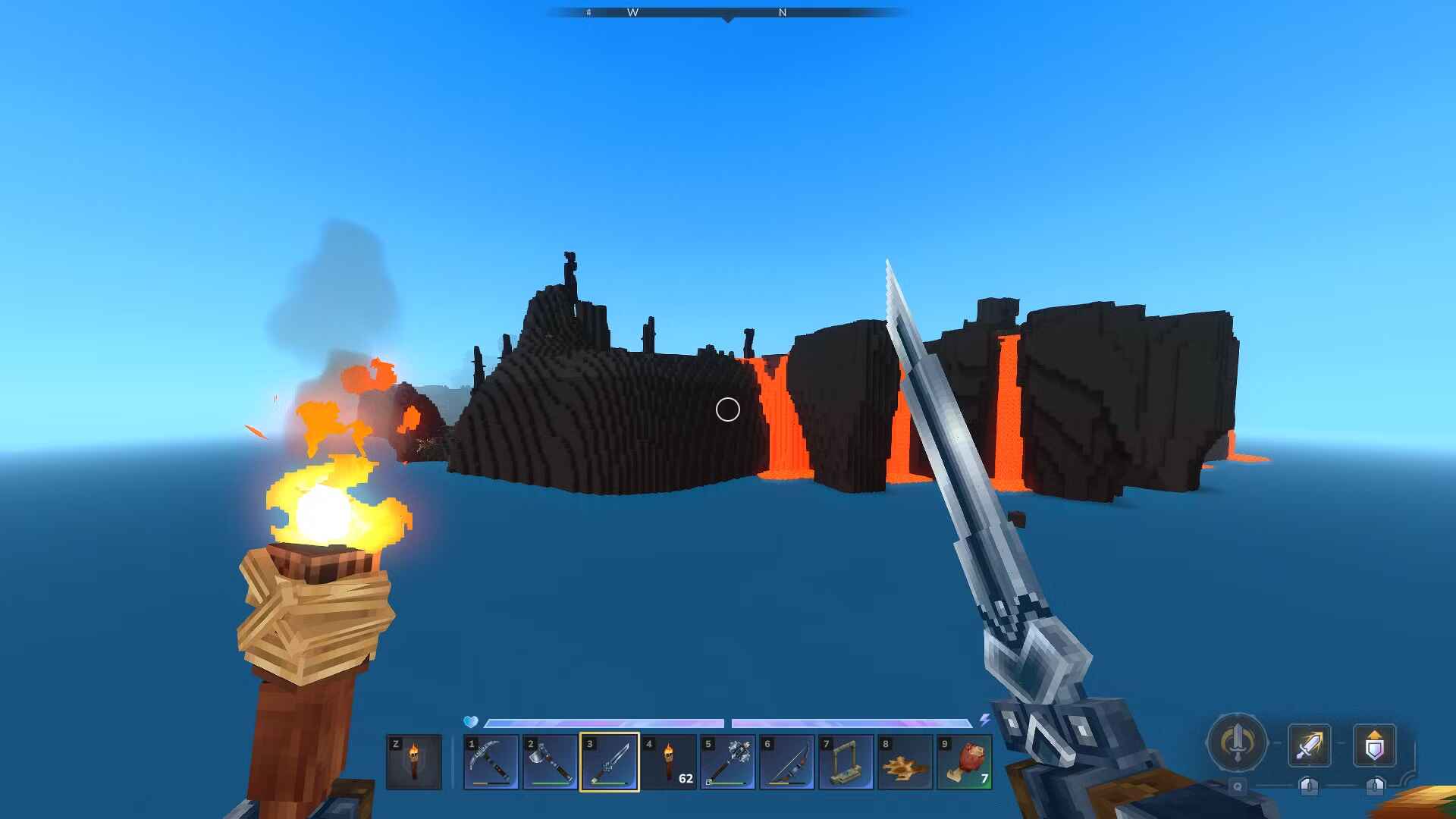Equip the mace in hotbar slot 5
This screenshot has width=1456, height=819.
pos(727,762)
